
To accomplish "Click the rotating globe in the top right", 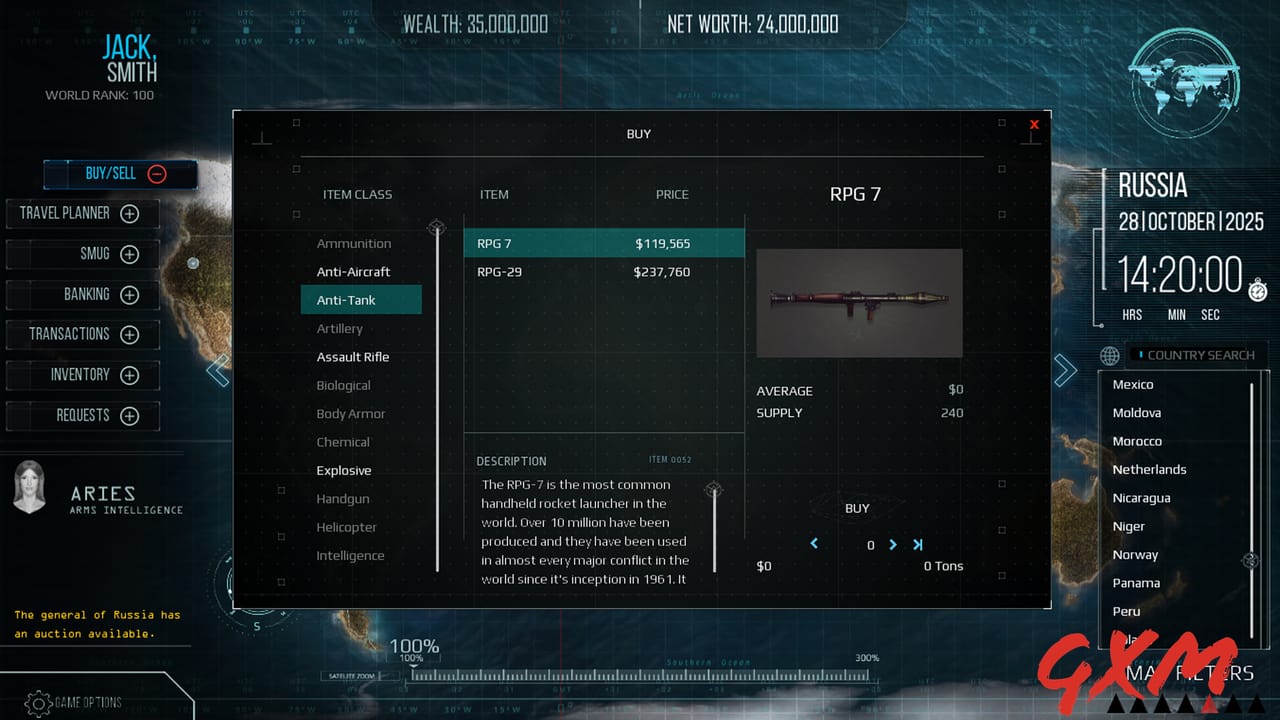I will 1184,82.
